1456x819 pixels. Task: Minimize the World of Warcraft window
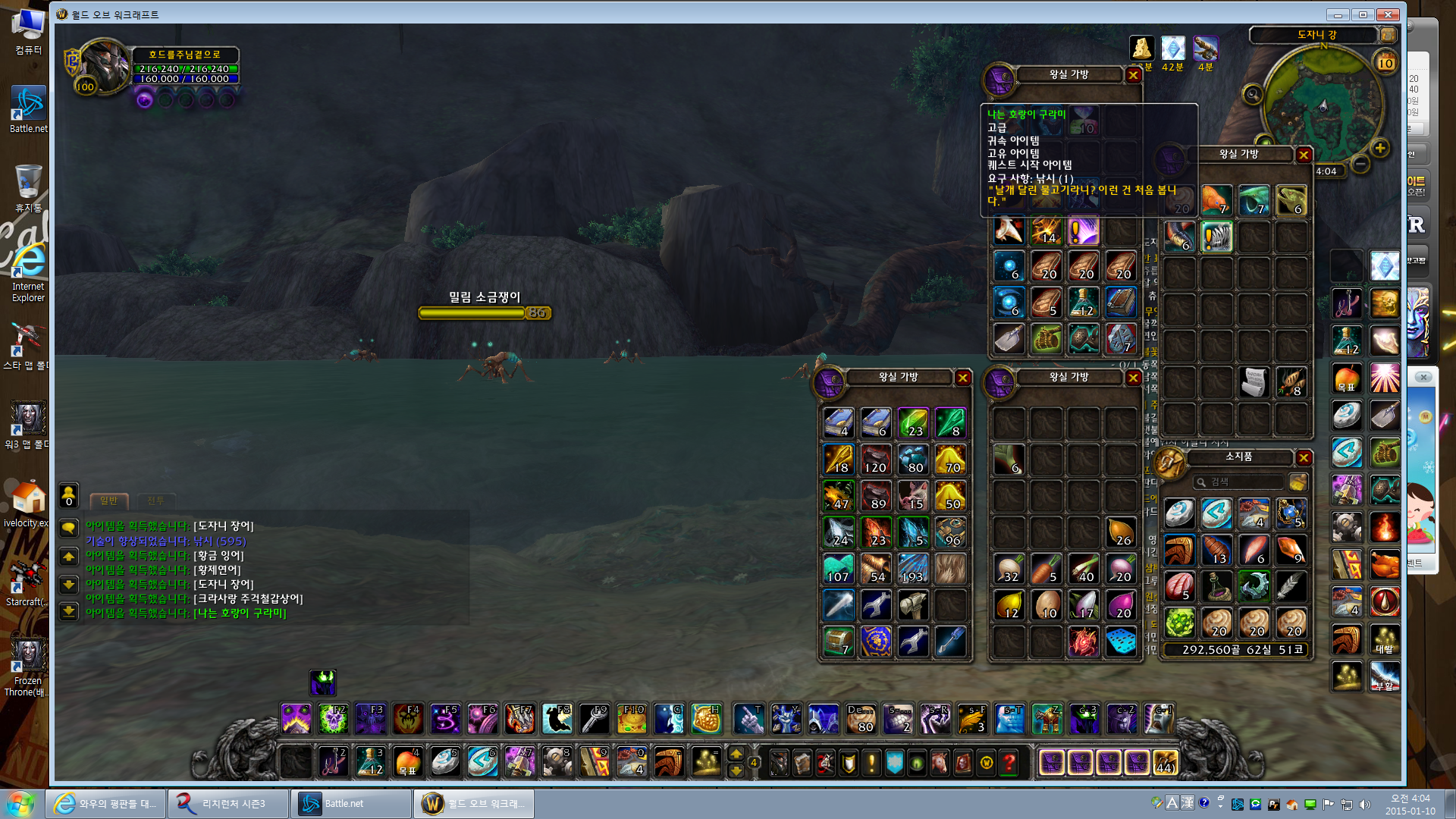[1338, 14]
